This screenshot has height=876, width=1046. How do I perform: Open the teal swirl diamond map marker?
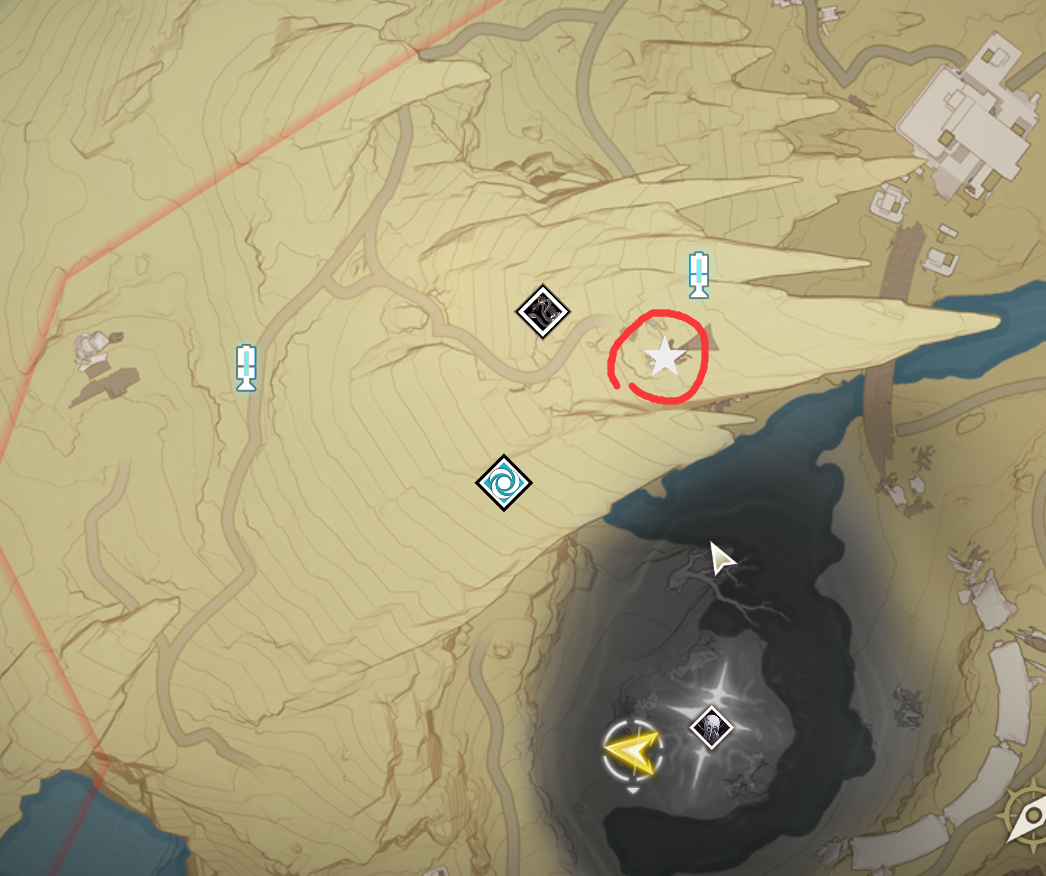click(503, 483)
